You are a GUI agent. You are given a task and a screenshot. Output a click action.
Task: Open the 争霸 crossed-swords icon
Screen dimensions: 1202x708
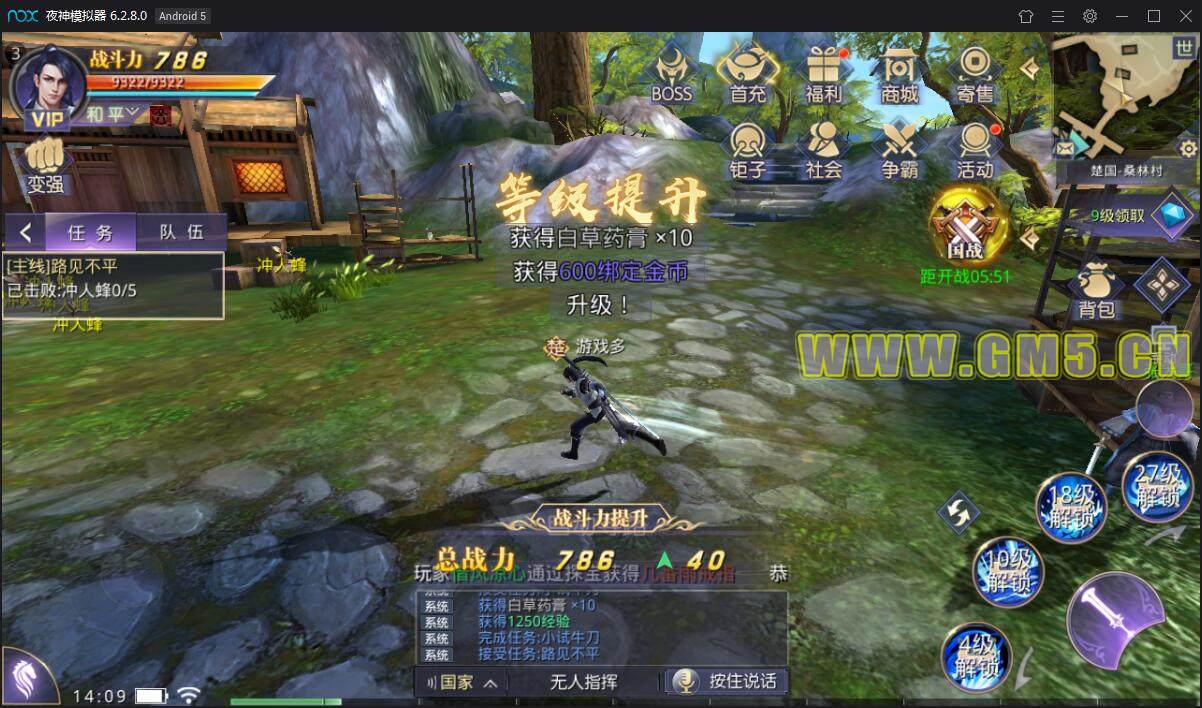point(899,149)
